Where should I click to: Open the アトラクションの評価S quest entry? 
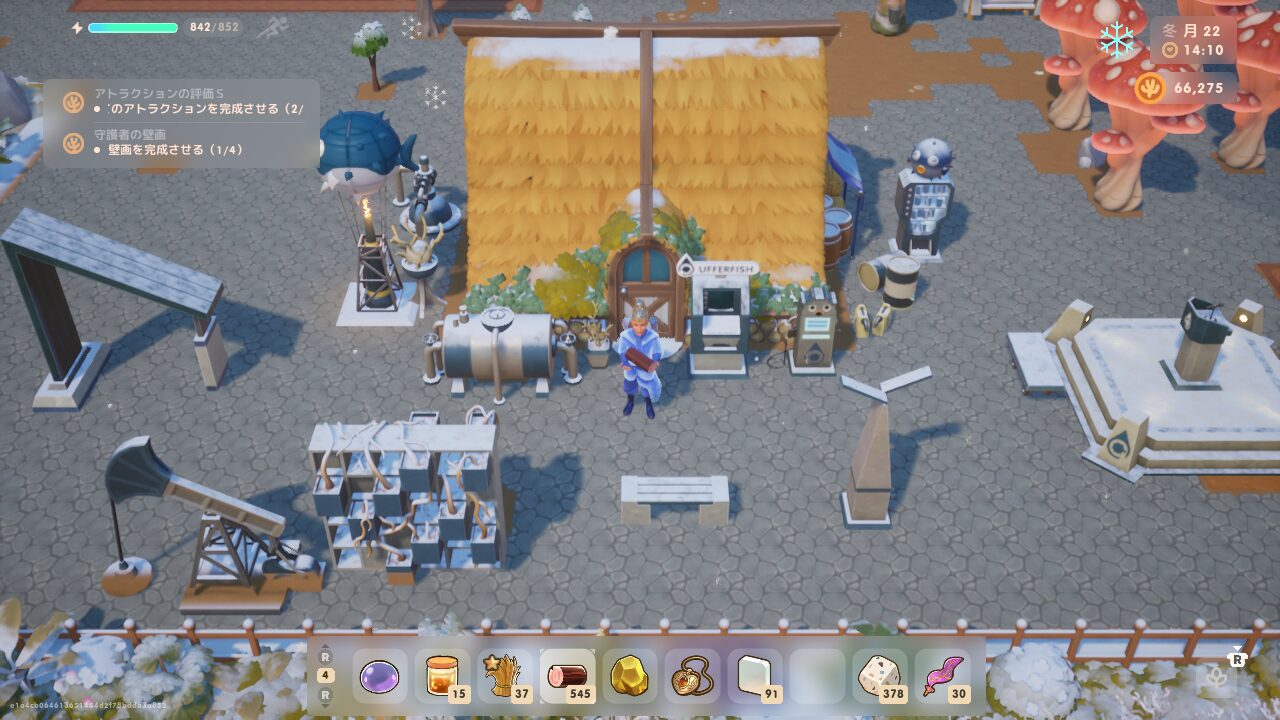(185, 101)
